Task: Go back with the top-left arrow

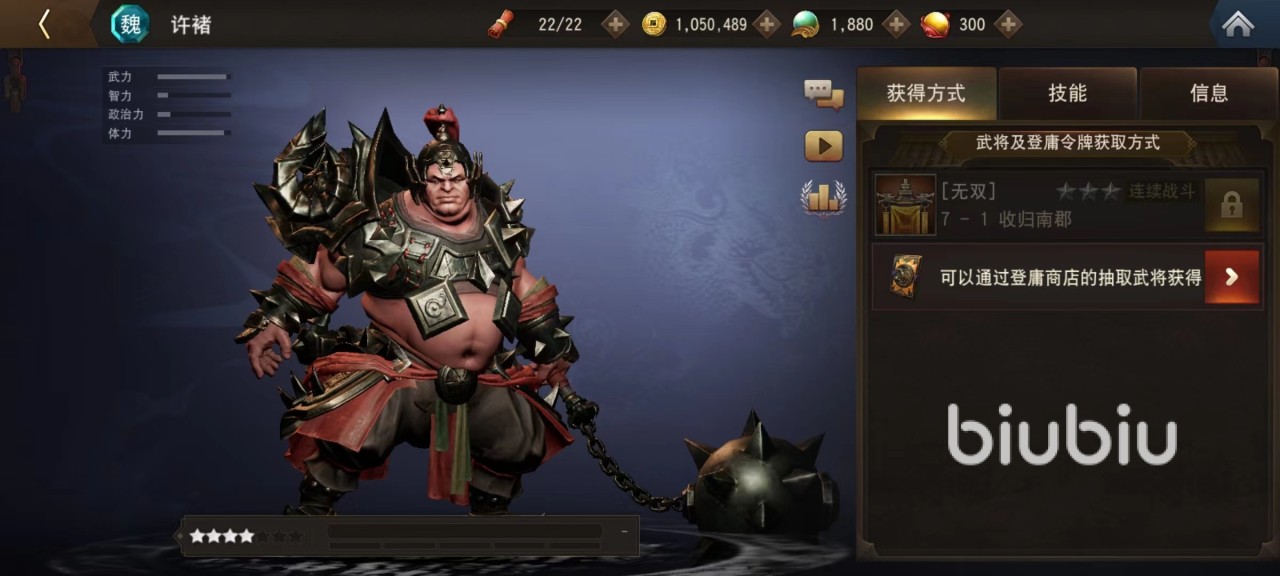Action: pos(44,24)
